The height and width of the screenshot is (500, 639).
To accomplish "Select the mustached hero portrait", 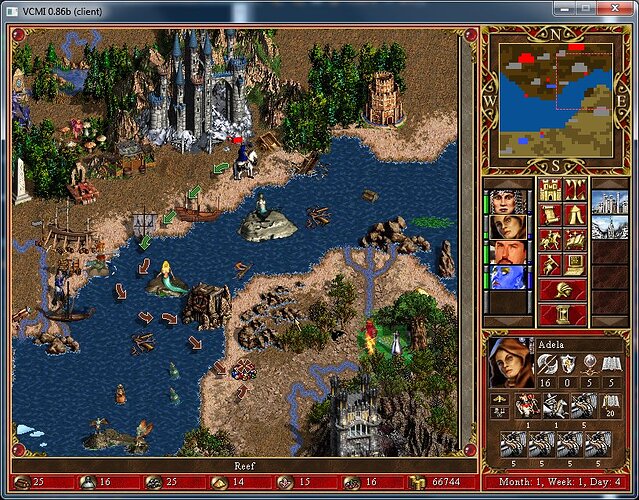I will (x=507, y=253).
